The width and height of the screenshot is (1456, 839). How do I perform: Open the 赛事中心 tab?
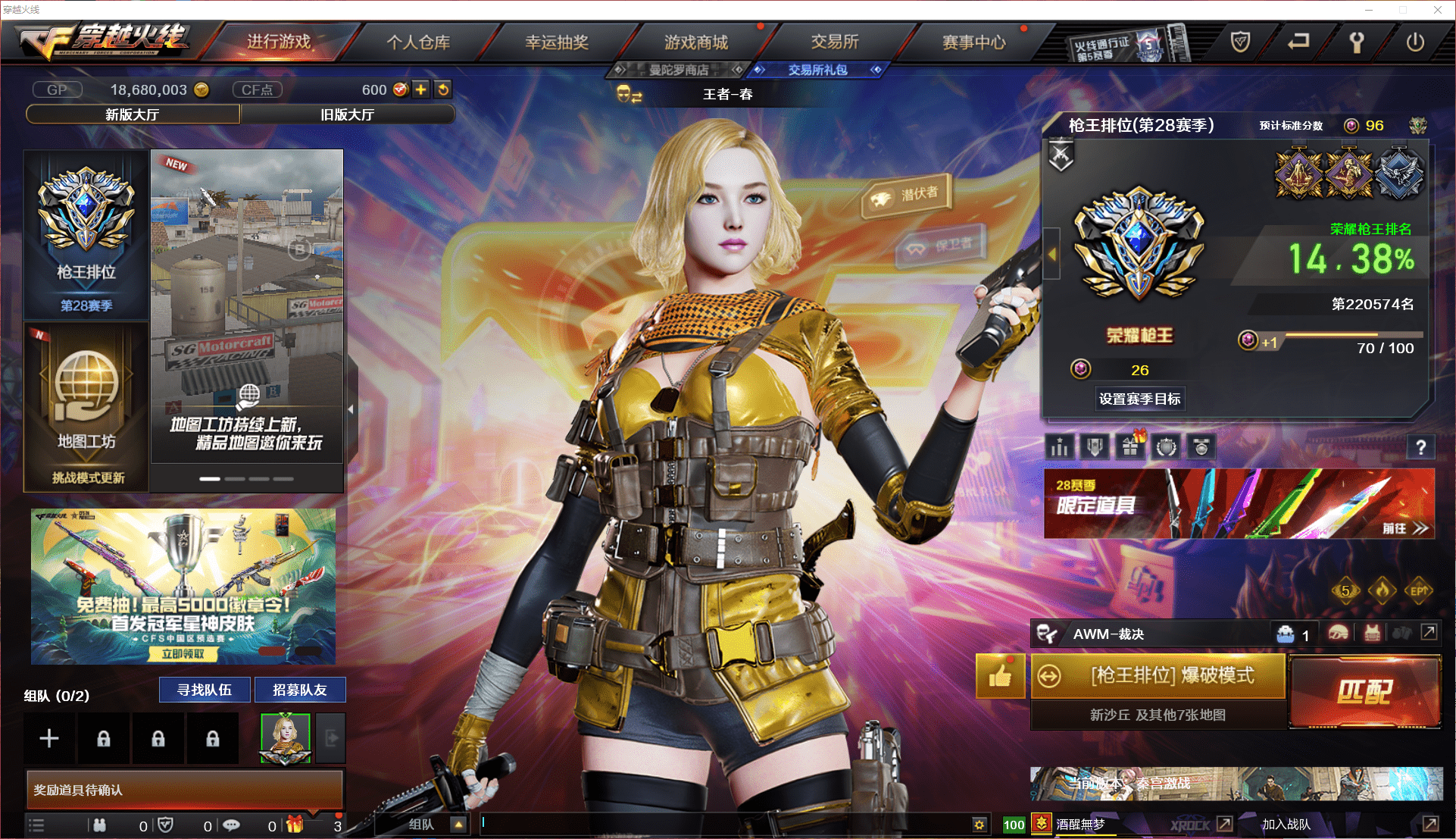973,42
